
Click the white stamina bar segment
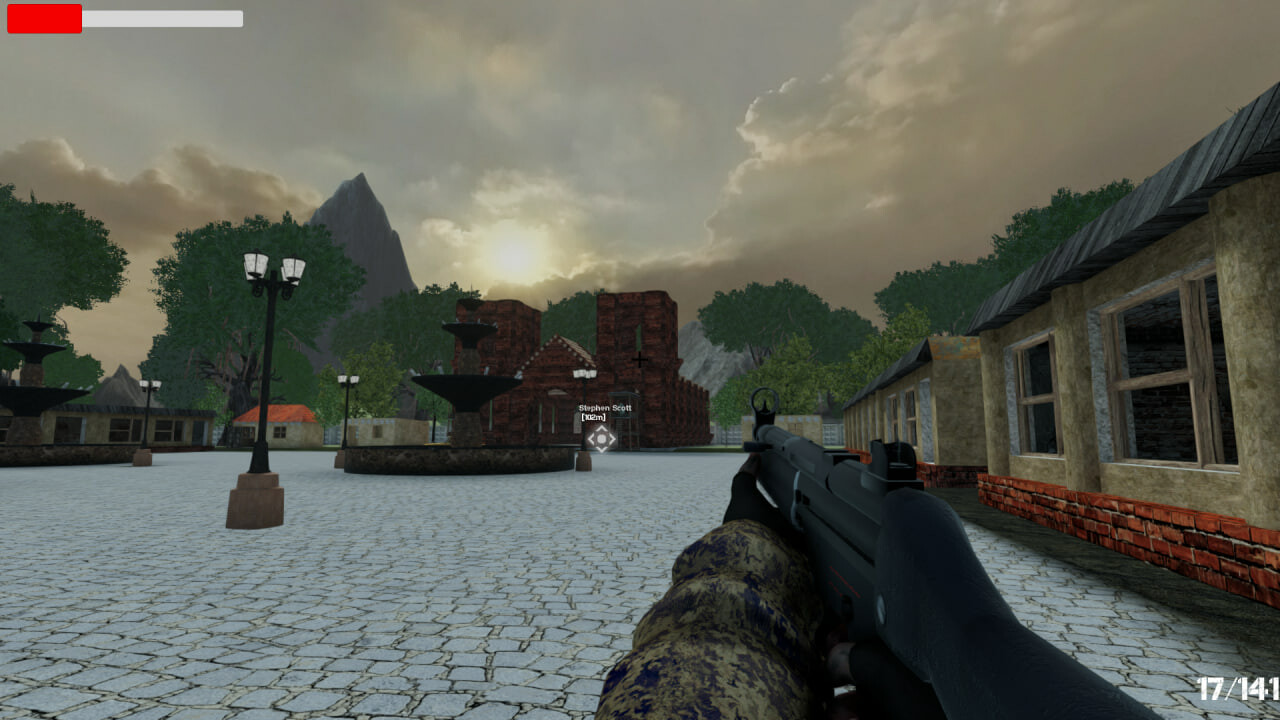click(x=160, y=18)
